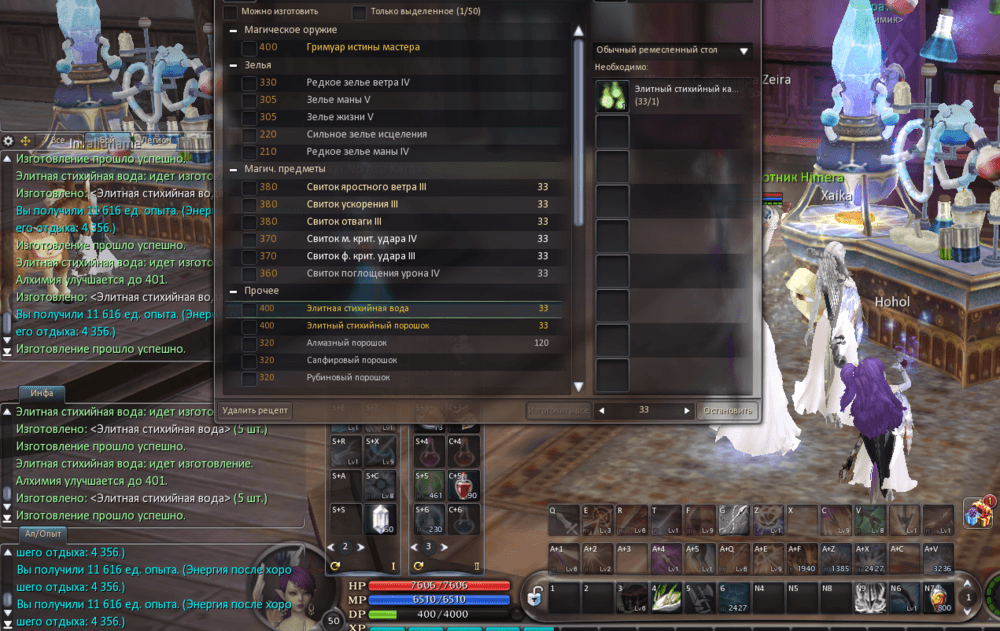Click the Удалить рецепт button
The image size is (1000, 631).
point(255,411)
